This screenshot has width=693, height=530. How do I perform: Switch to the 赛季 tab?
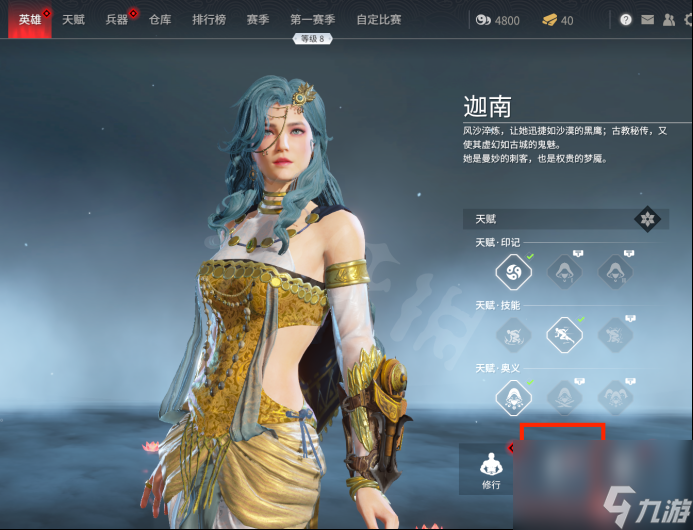tap(258, 19)
